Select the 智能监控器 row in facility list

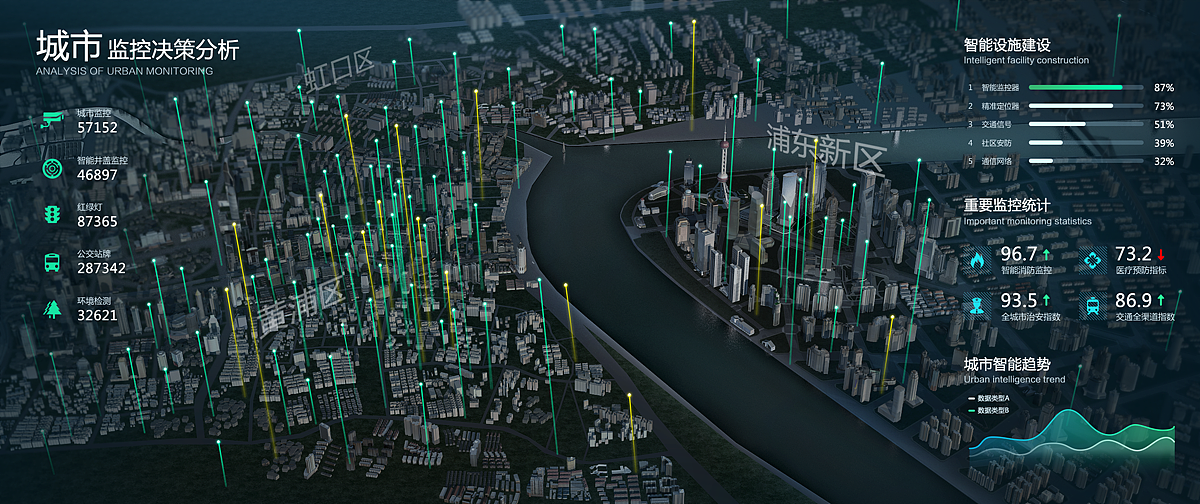tap(1068, 87)
